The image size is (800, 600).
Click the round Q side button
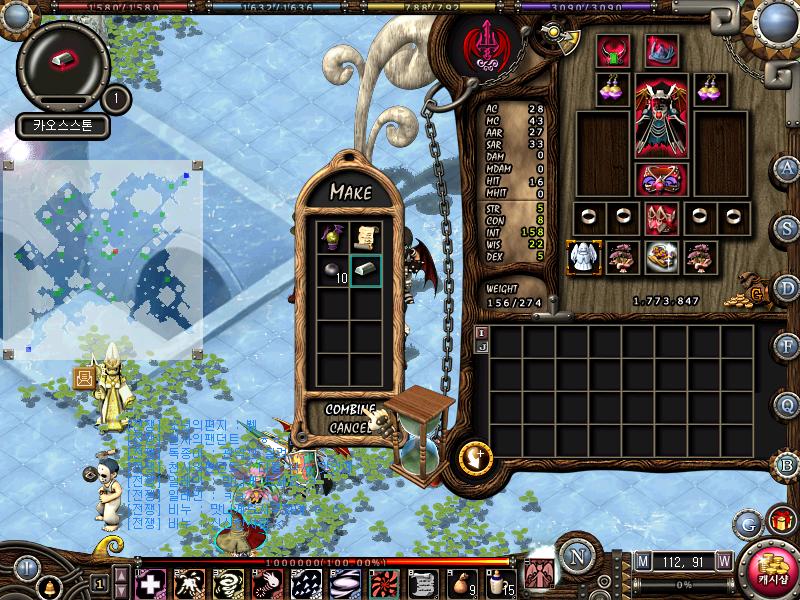click(787, 405)
